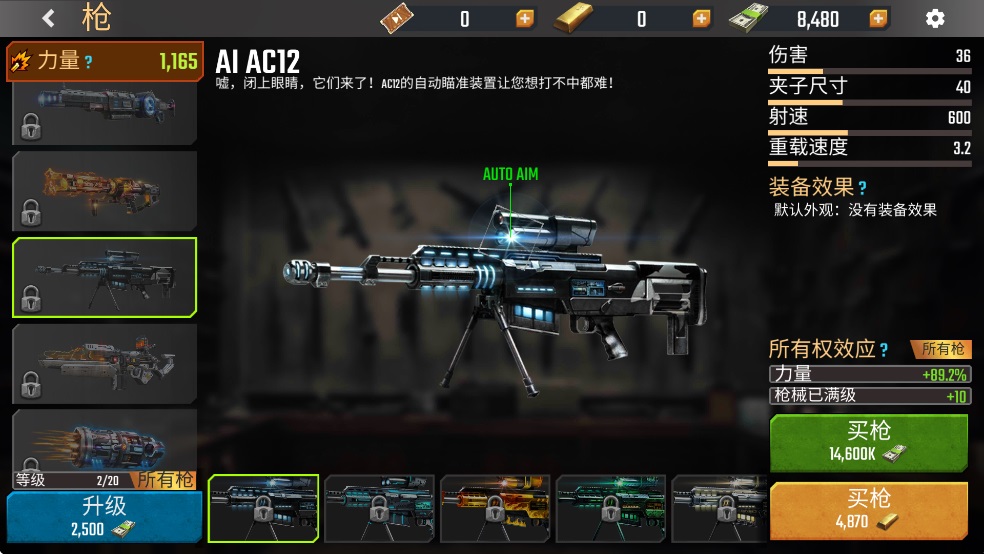984x554 pixels.
Task: Show the 力量 power help tooltip
Action: click(x=88, y=62)
